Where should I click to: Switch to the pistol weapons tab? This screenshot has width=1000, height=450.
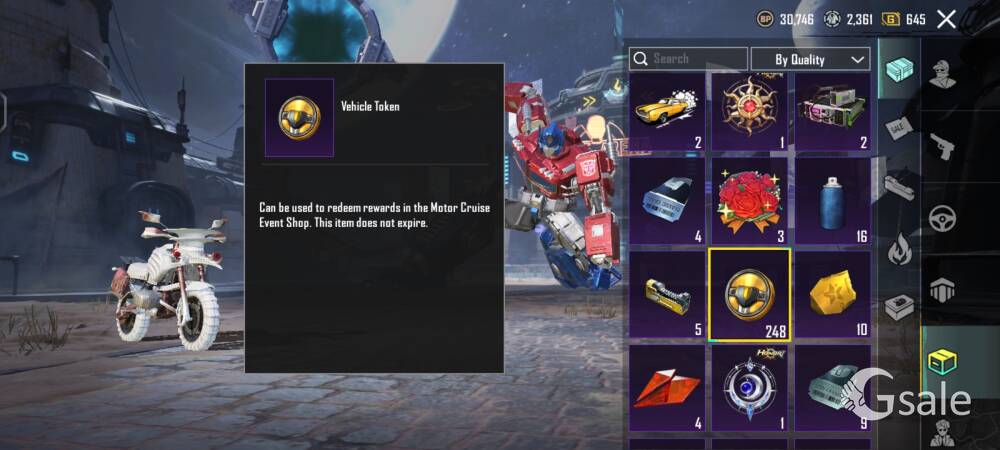pos(942,147)
